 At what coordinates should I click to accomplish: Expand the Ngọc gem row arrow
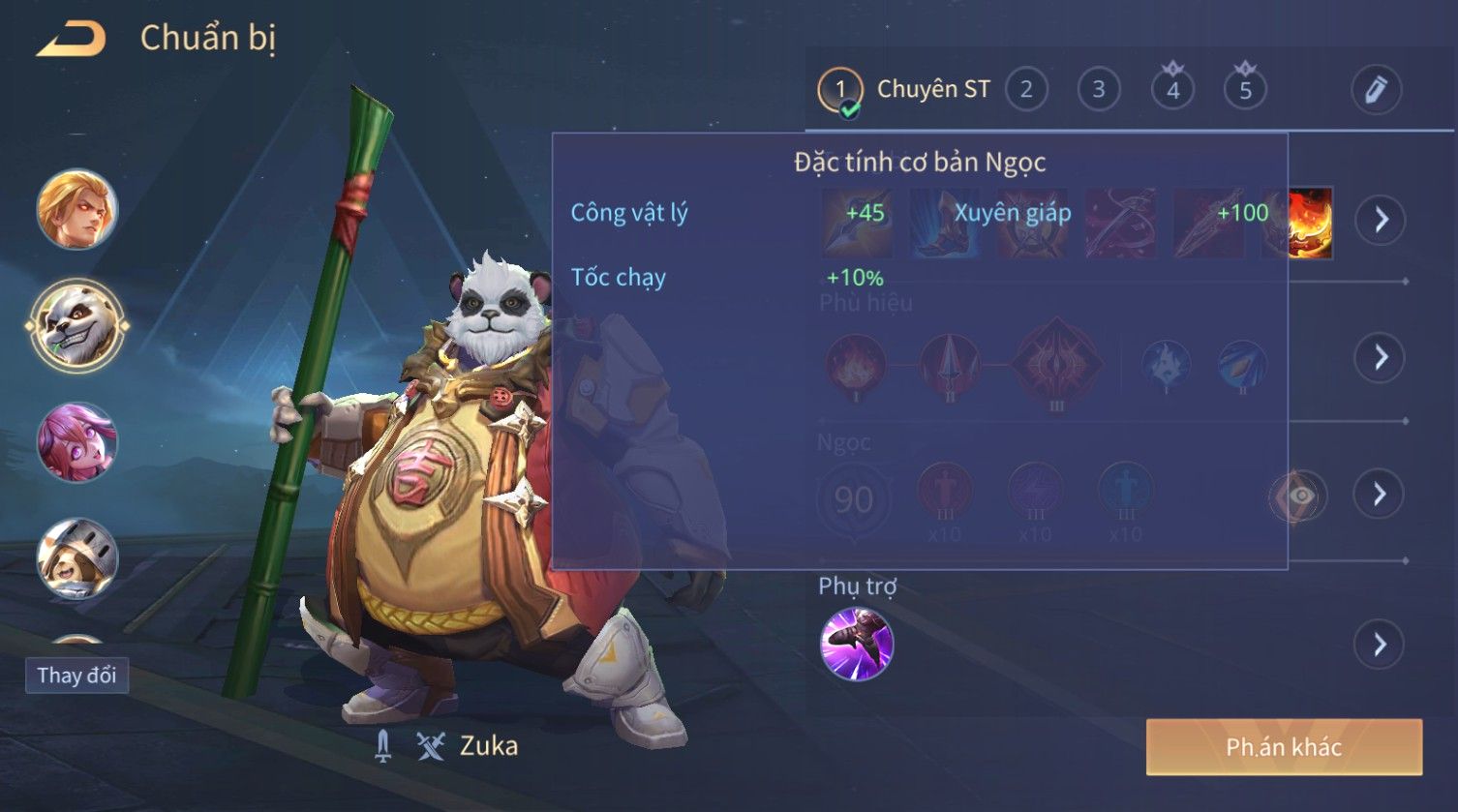click(1380, 495)
